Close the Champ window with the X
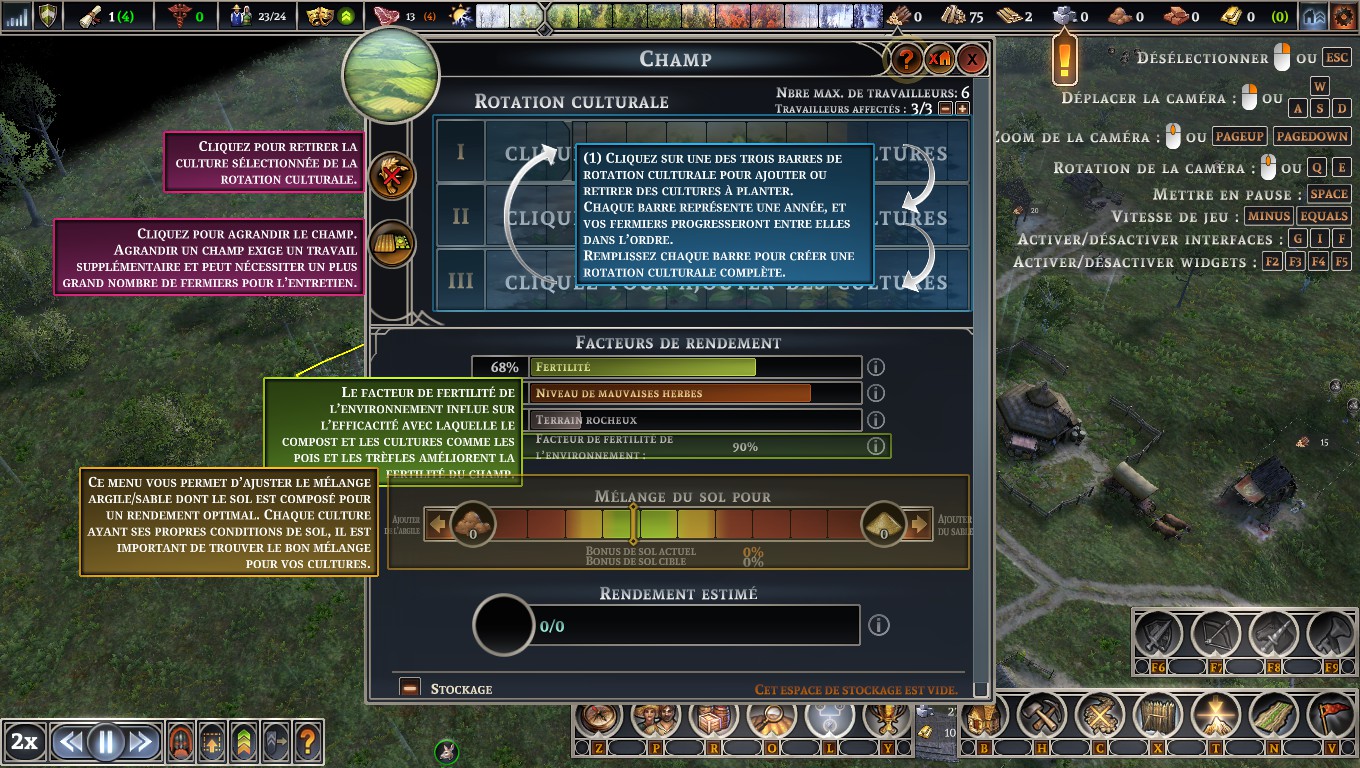 (971, 60)
